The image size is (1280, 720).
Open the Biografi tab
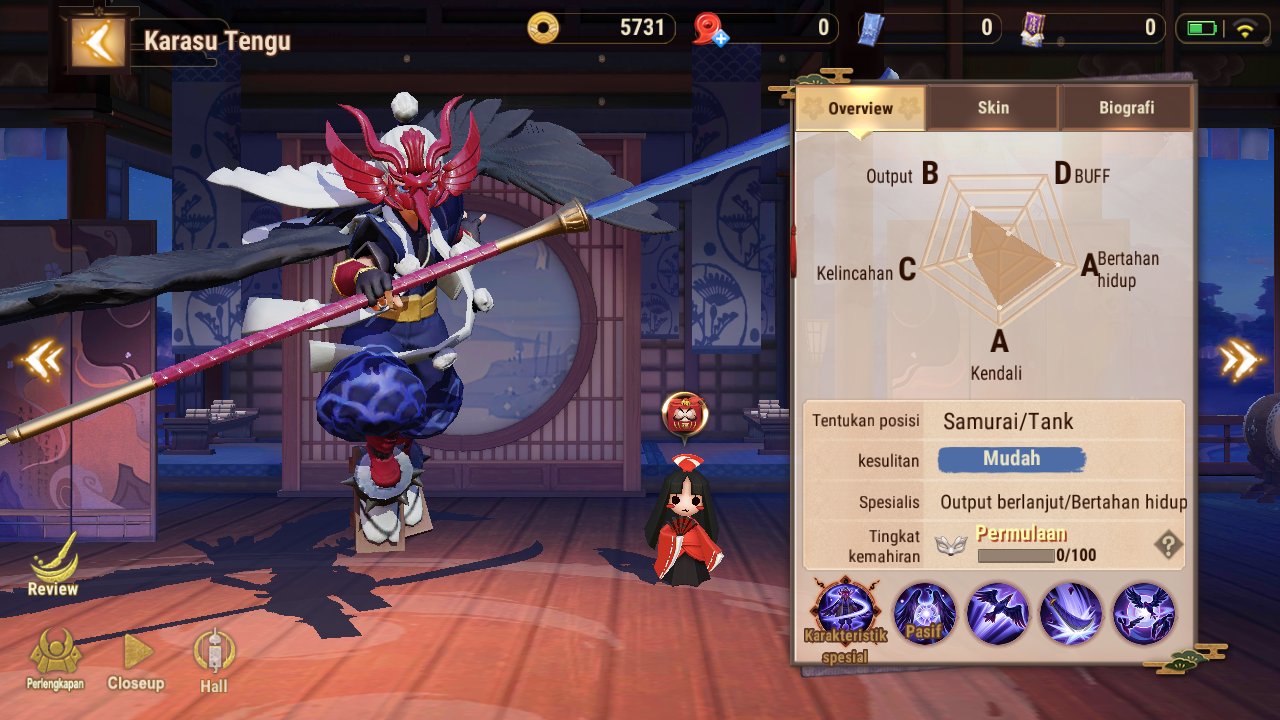coord(1126,108)
